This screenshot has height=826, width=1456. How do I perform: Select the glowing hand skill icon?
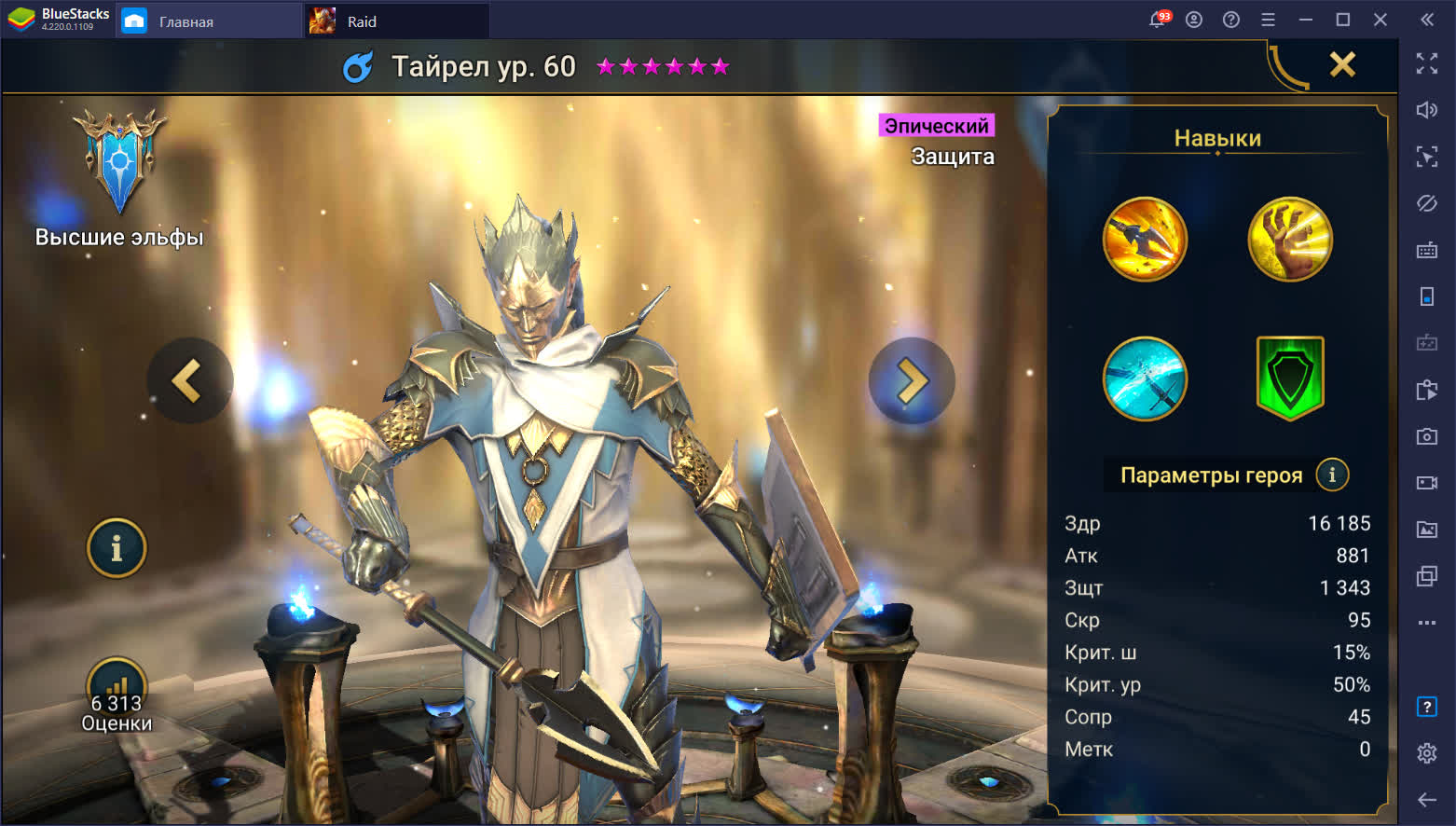tap(1290, 240)
